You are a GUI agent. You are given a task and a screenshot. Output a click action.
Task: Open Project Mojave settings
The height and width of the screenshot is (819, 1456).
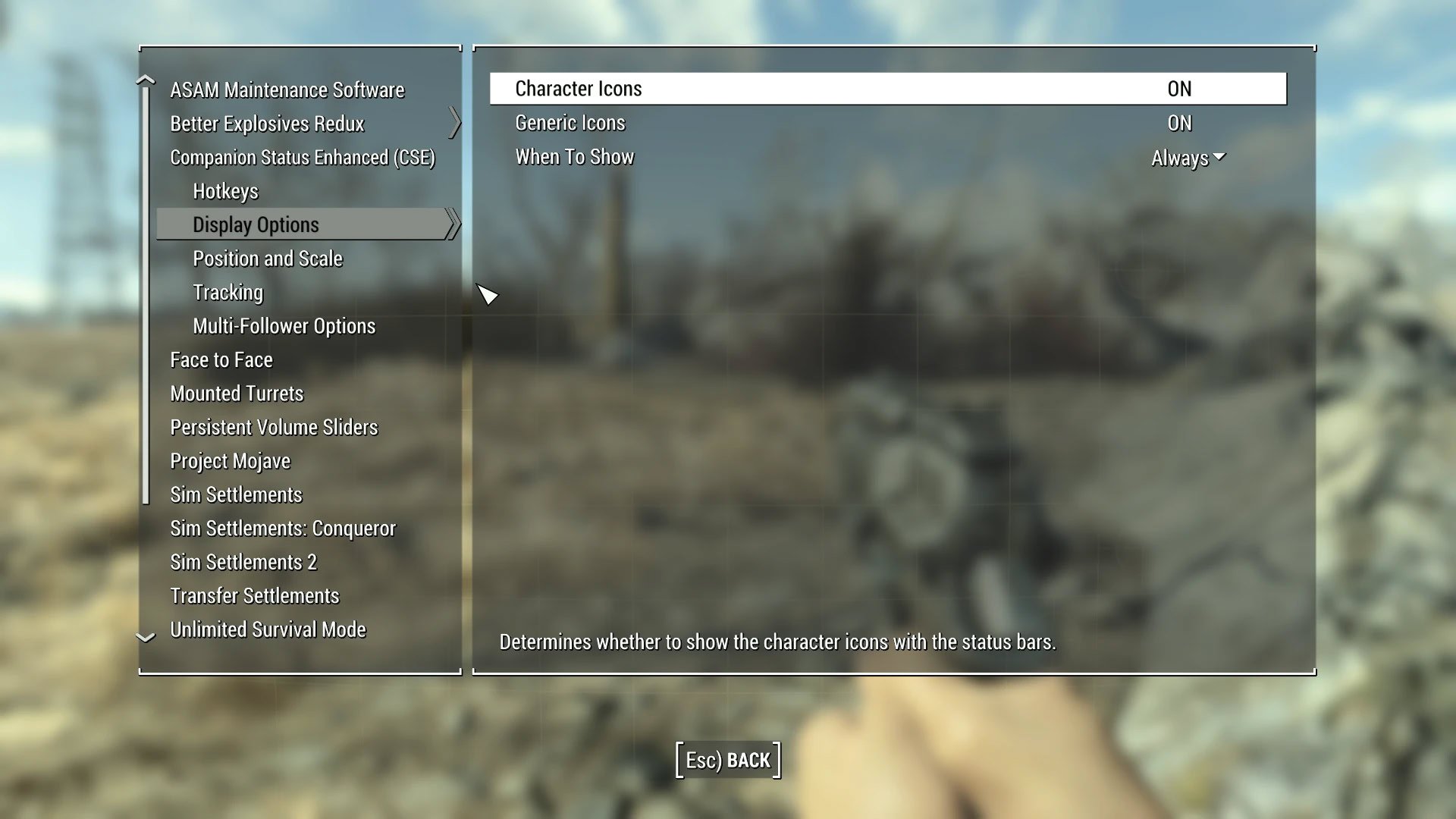pyautogui.click(x=230, y=461)
